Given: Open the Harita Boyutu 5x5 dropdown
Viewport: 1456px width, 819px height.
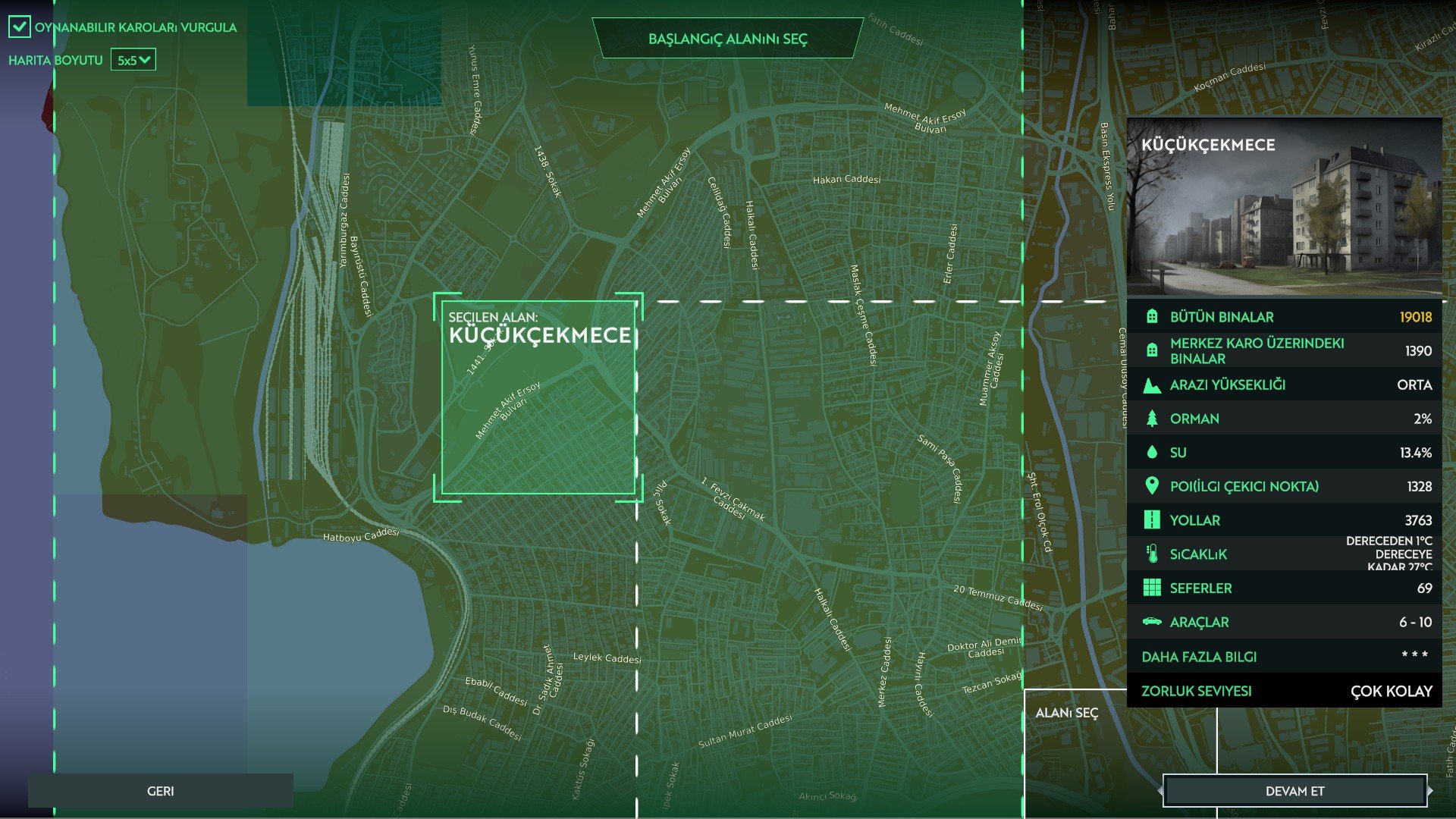Looking at the screenshot, I should point(133,60).
